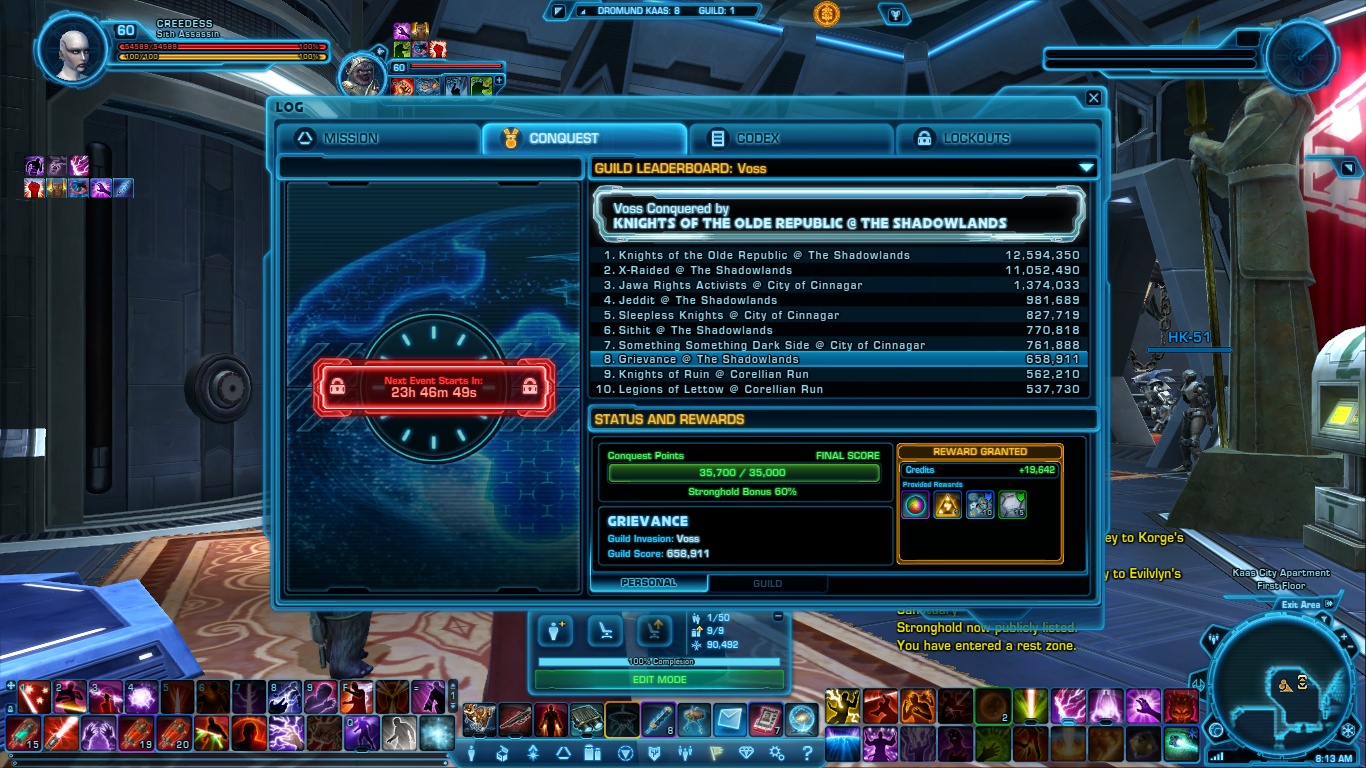Click the guild flag icon in the menu bar
The height and width of the screenshot is (768, 1366).
click(x=714, y=755)
